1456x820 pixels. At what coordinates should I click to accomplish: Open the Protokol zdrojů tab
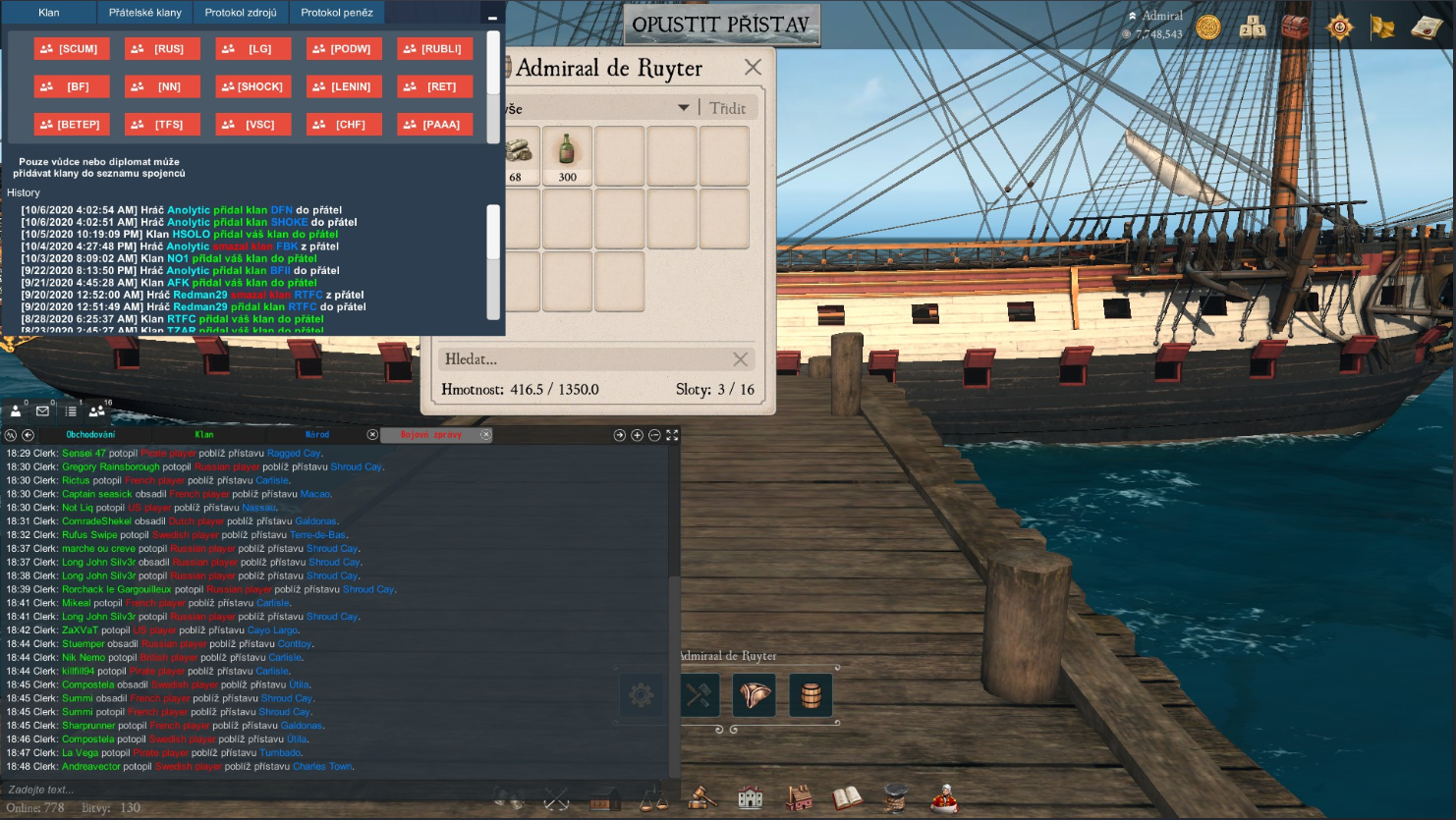pos(241,13)
